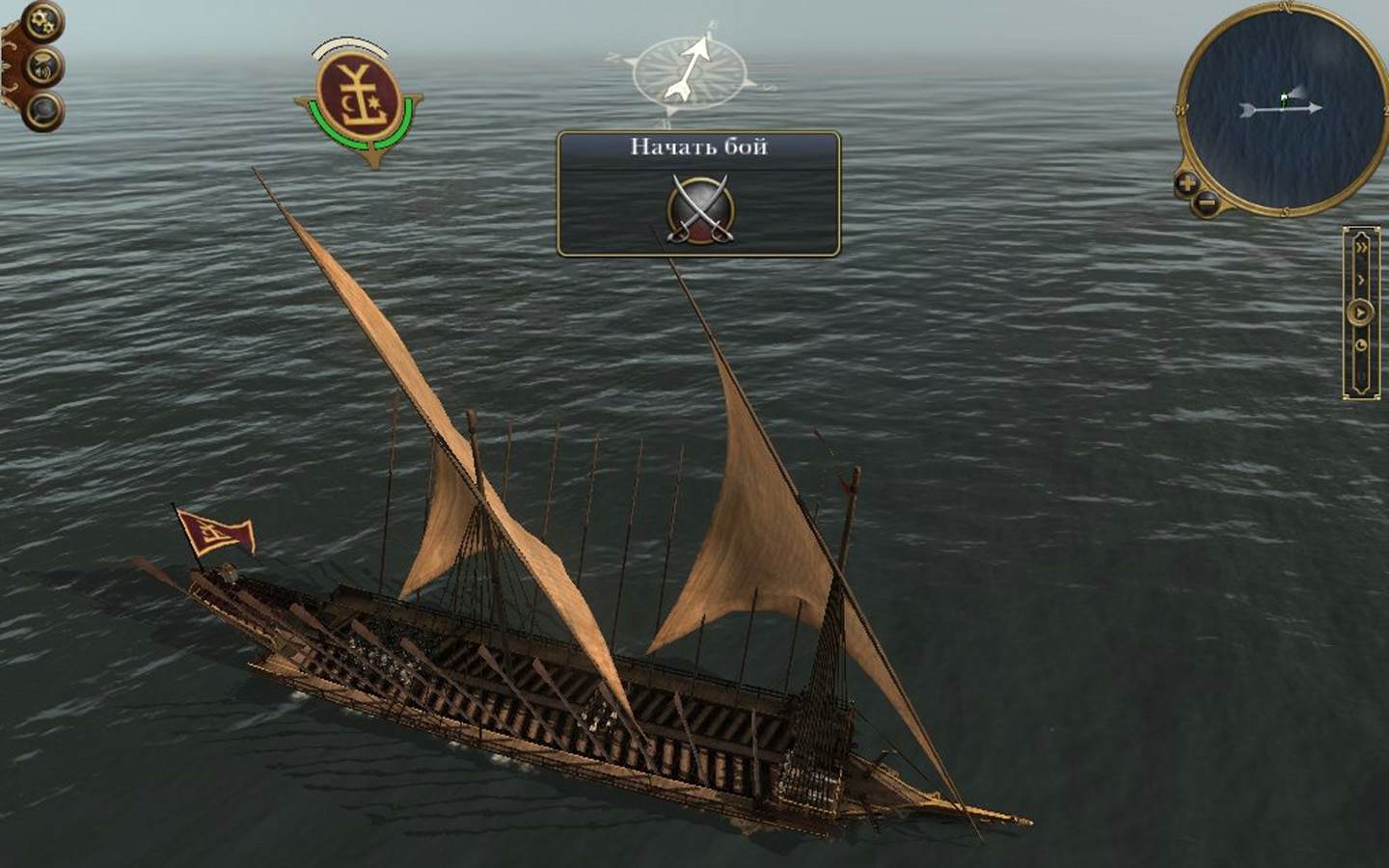Zoom in the minimap with plus button
Screen dimensions: 1389x868
click(x=1187, y=182)
